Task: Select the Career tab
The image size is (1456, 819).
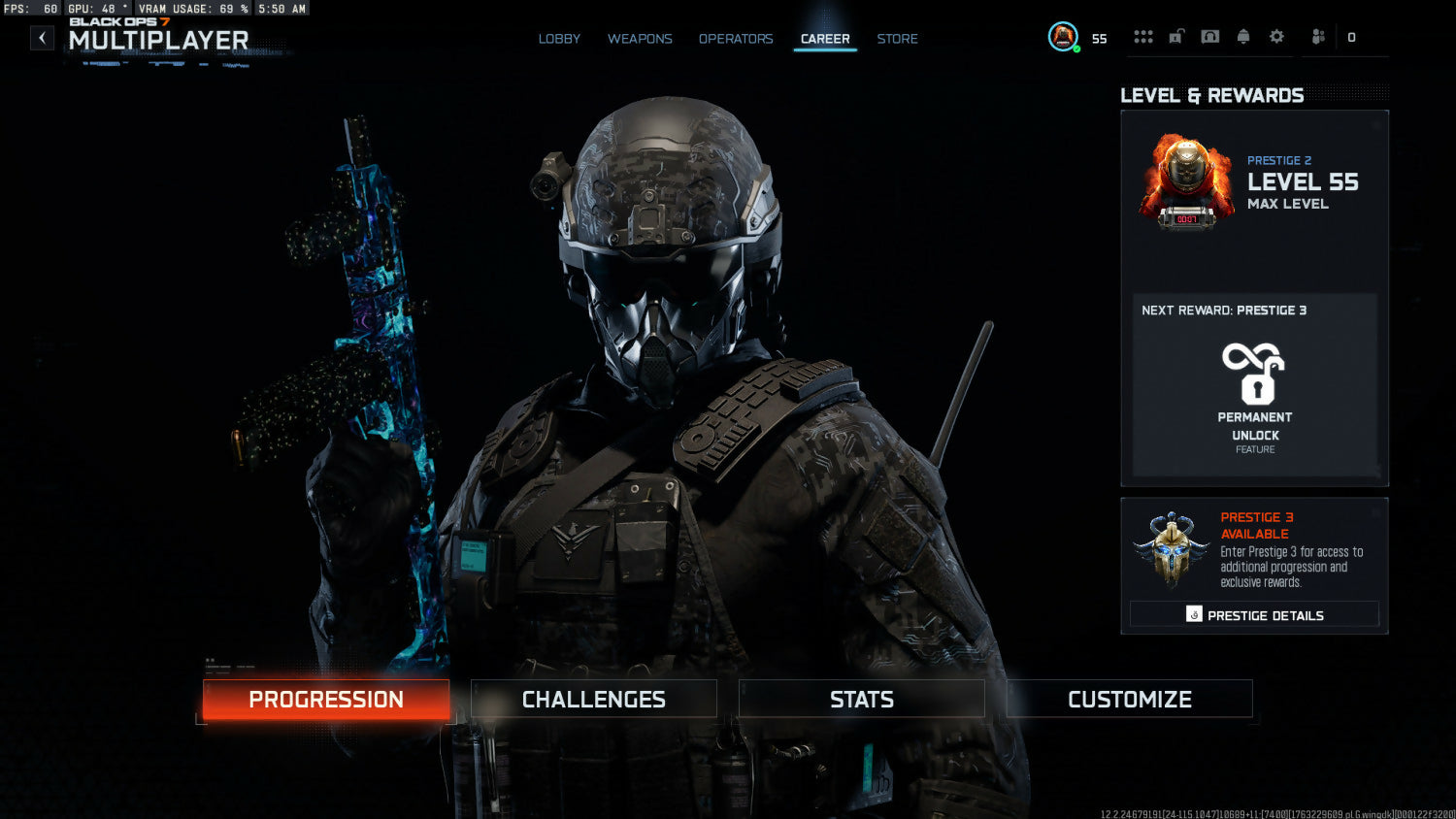Action: 825,39
